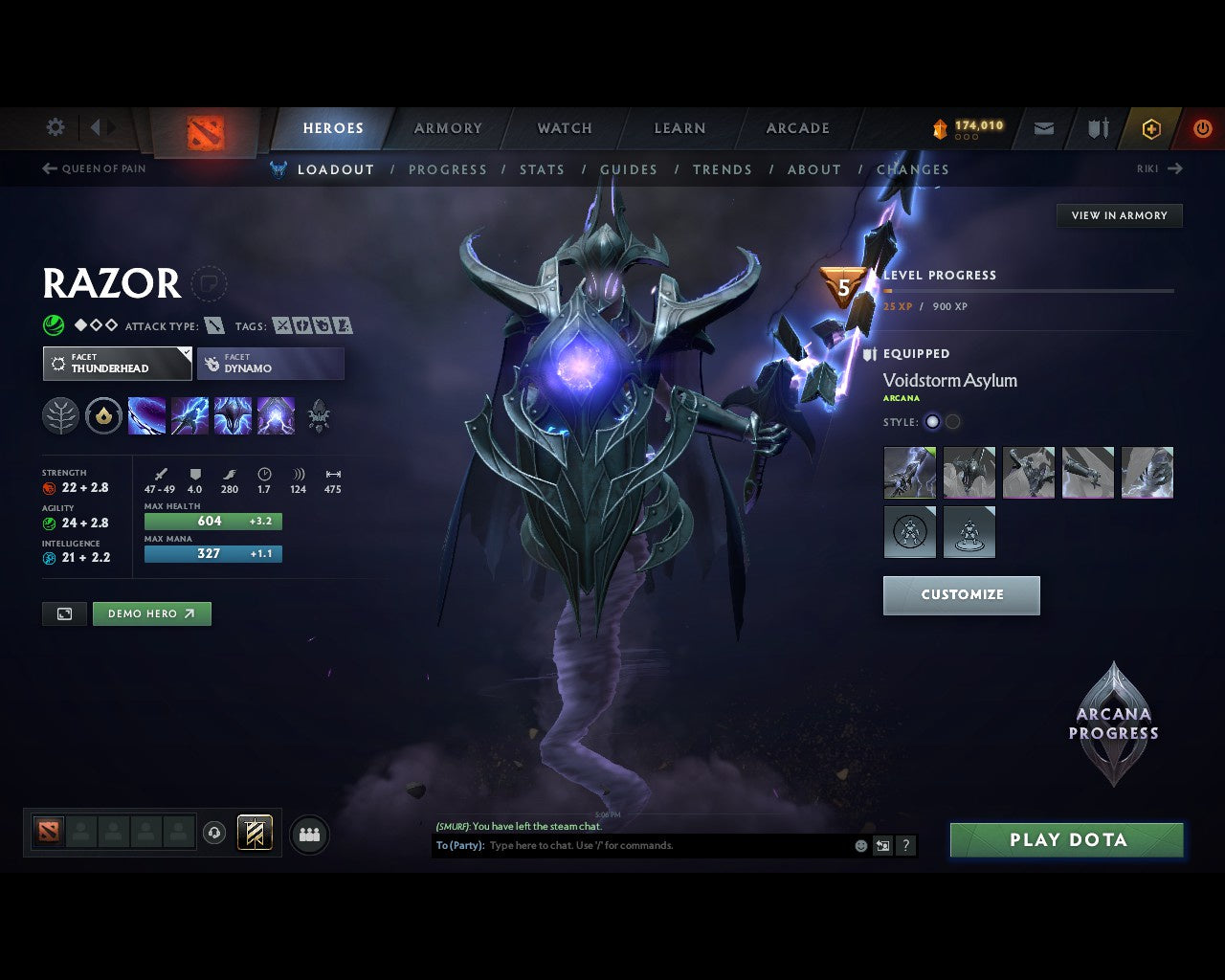
Task: Open the Guides sub-tab
Action: (x=629, y=169)
